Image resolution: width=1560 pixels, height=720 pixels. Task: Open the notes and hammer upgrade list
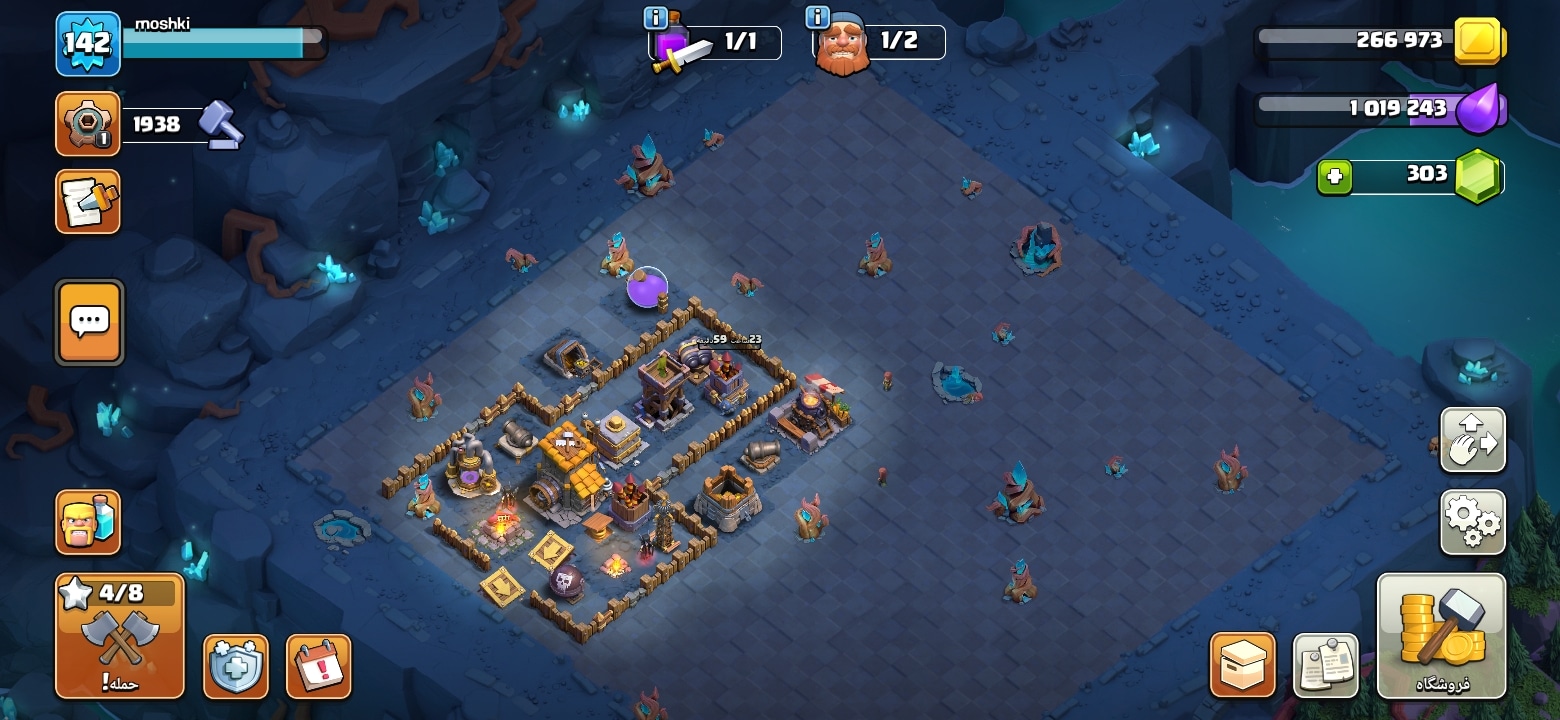coord(88,201)
